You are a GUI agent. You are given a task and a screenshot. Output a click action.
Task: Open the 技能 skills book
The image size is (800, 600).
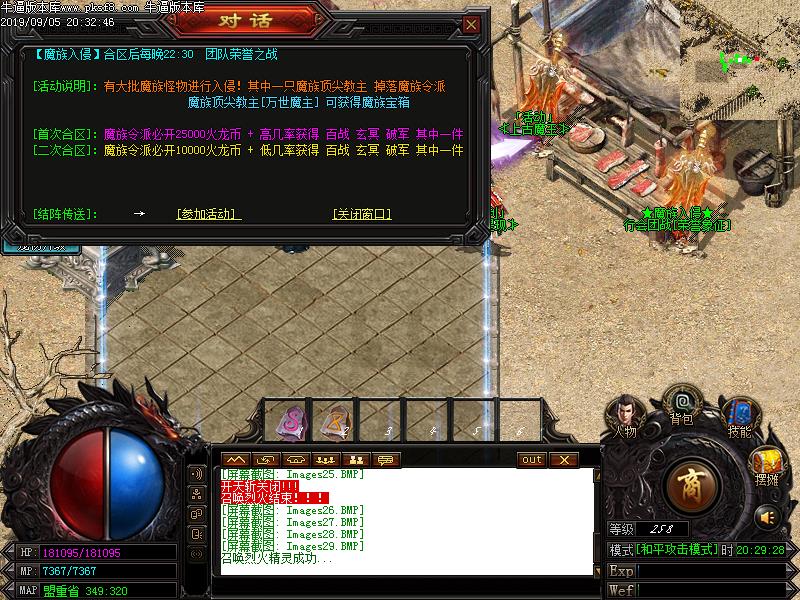(739, 413)
